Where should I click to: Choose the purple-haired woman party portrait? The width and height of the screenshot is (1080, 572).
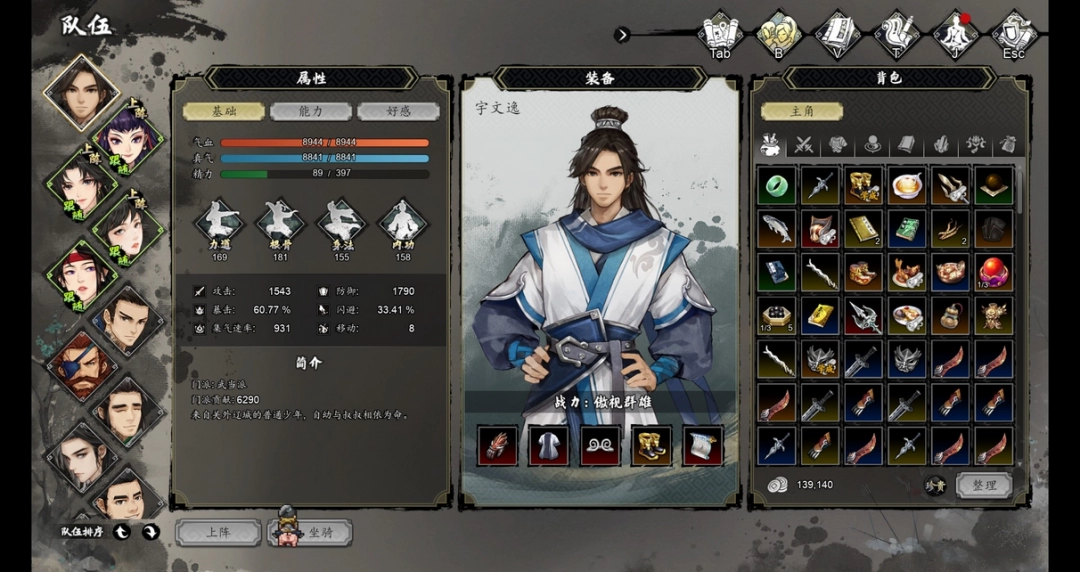point(127,135)
